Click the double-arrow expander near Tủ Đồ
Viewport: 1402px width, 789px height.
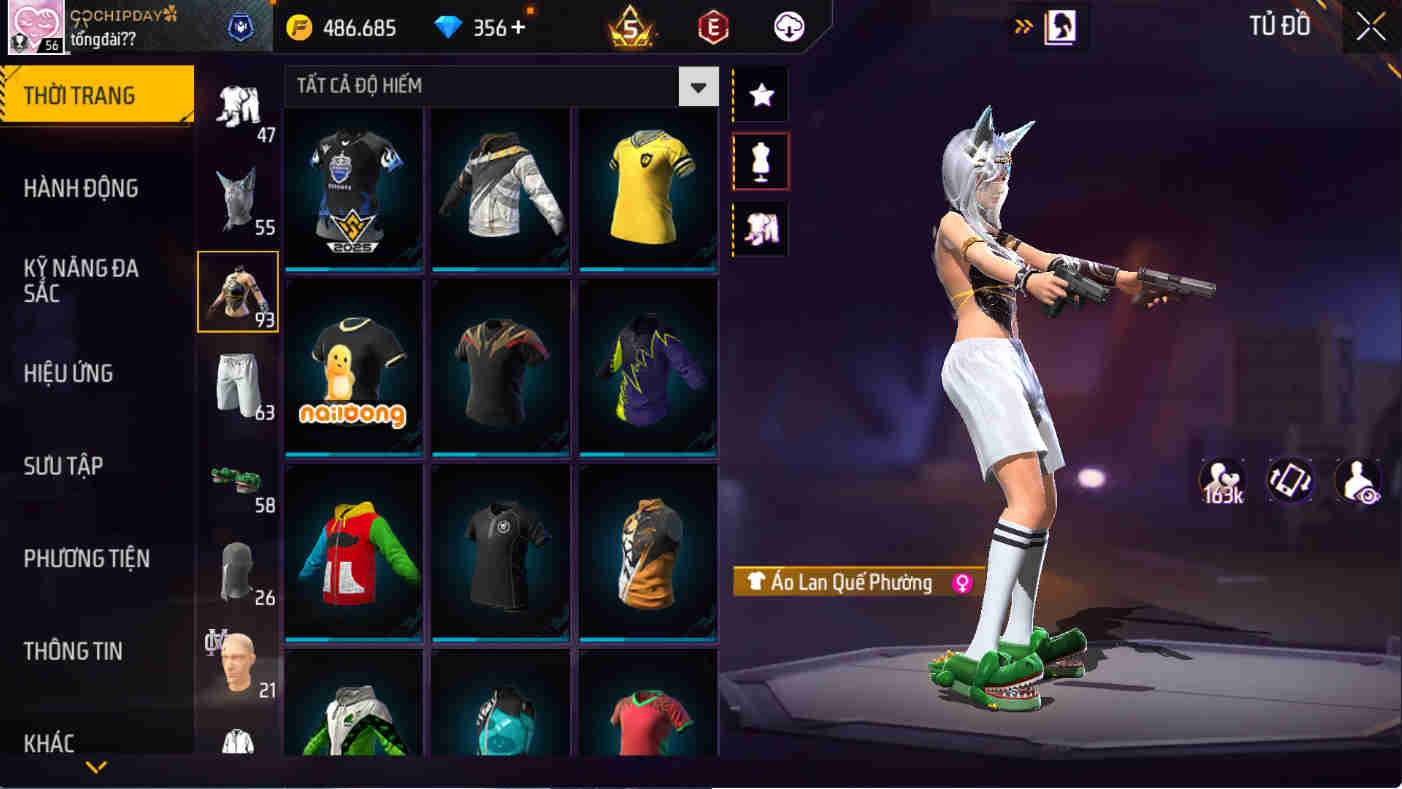tap(1023, 27)
